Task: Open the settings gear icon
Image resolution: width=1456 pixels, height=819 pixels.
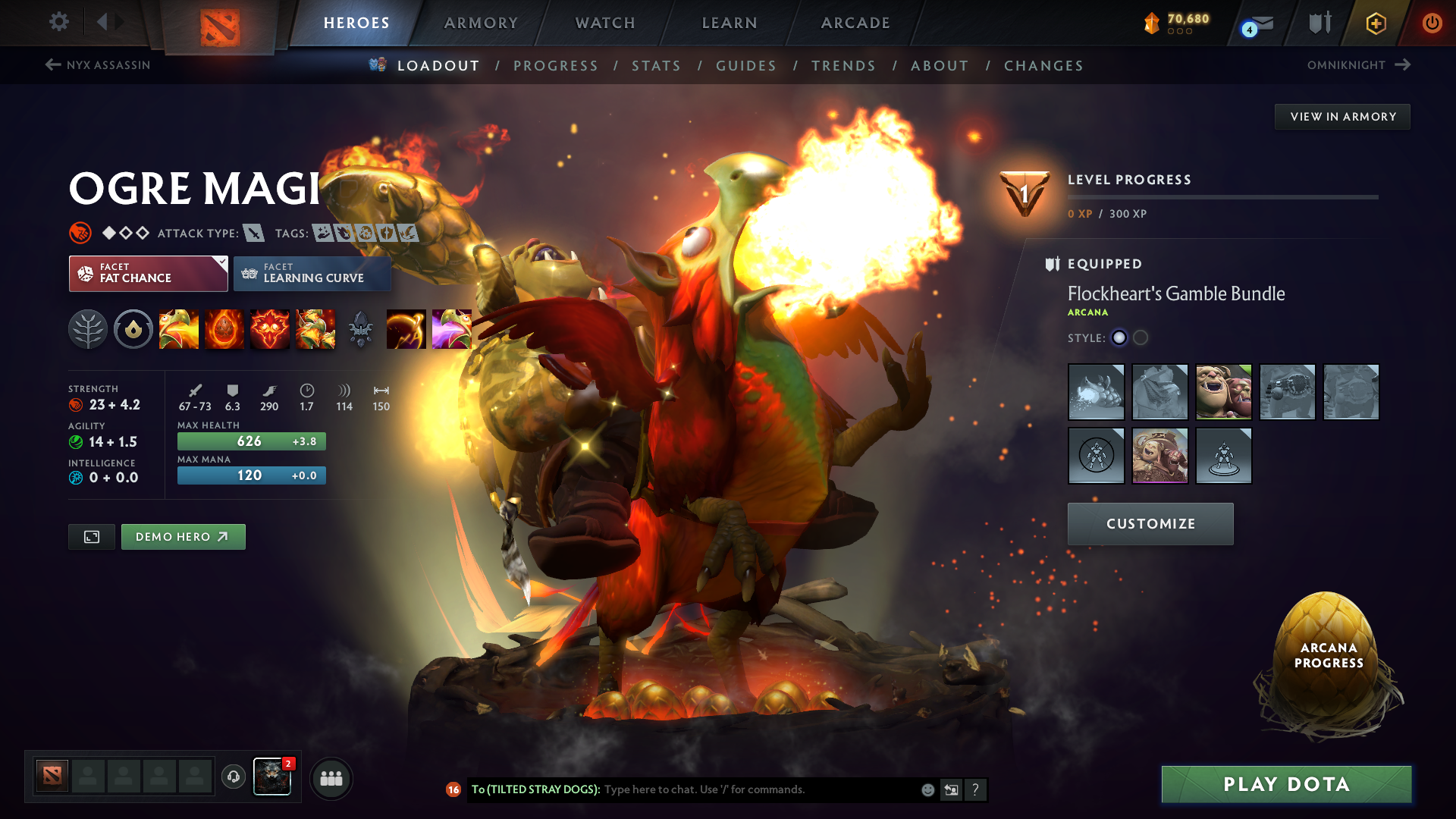Action: (x=58, y=23)
